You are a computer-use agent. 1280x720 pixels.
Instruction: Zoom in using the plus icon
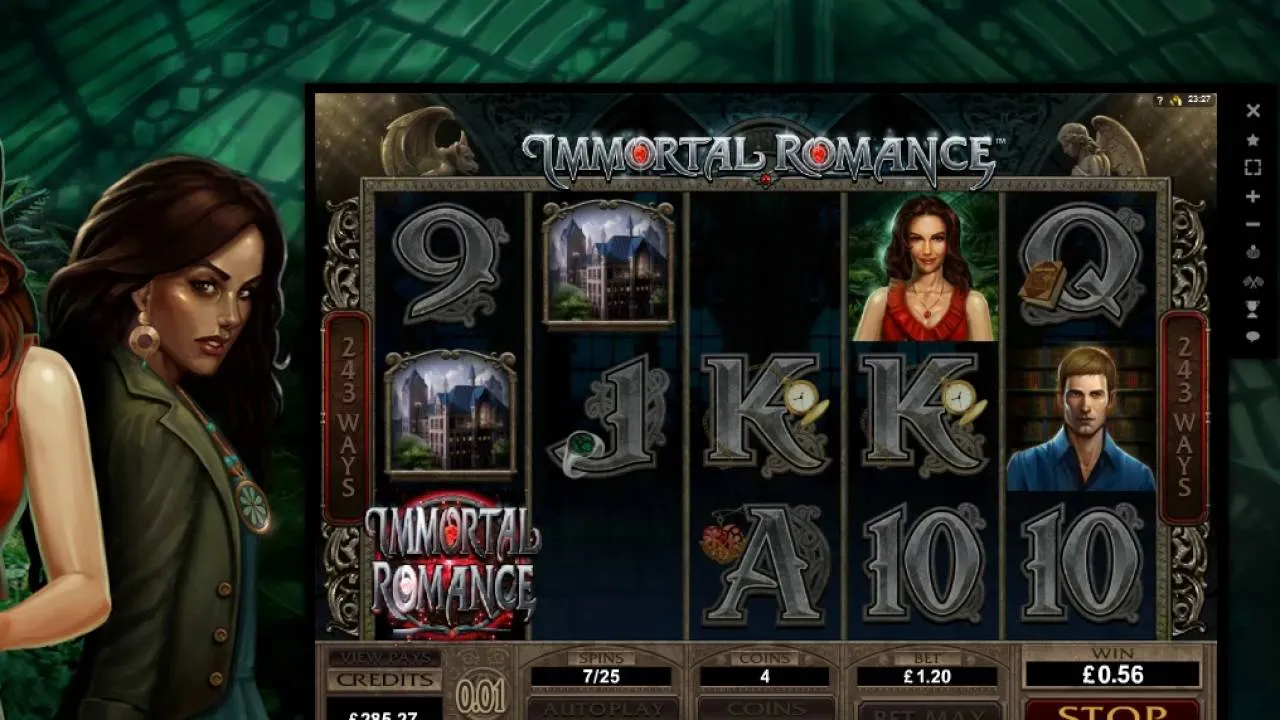pos(1254,198)
